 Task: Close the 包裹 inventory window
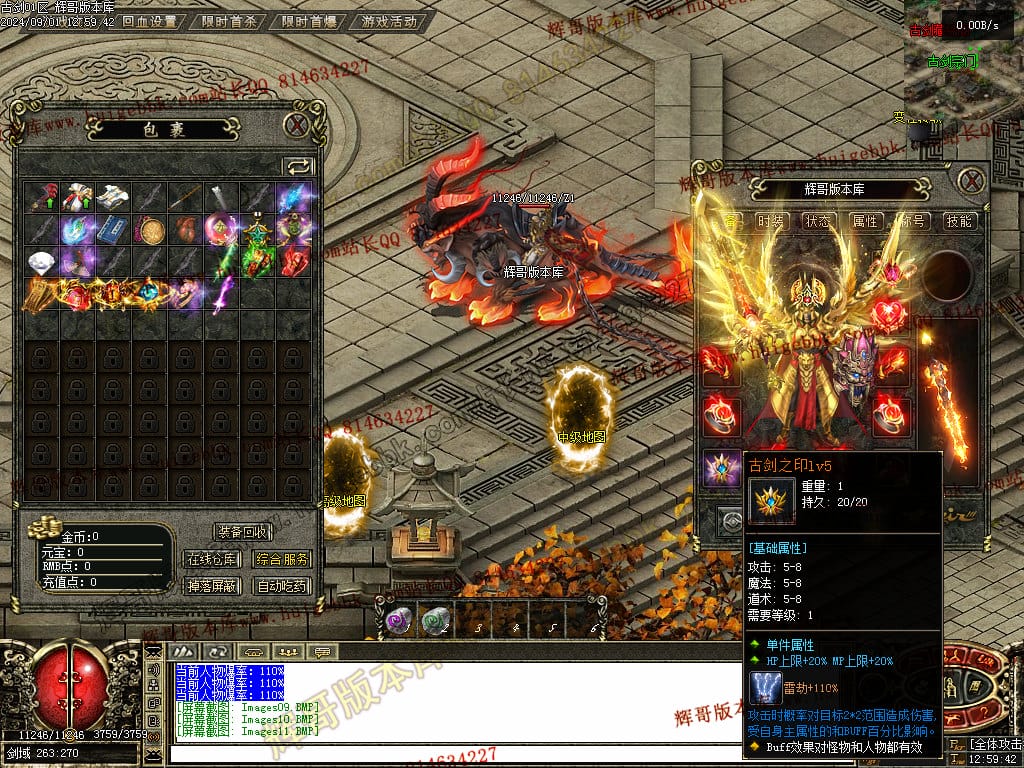click(297, 126)
